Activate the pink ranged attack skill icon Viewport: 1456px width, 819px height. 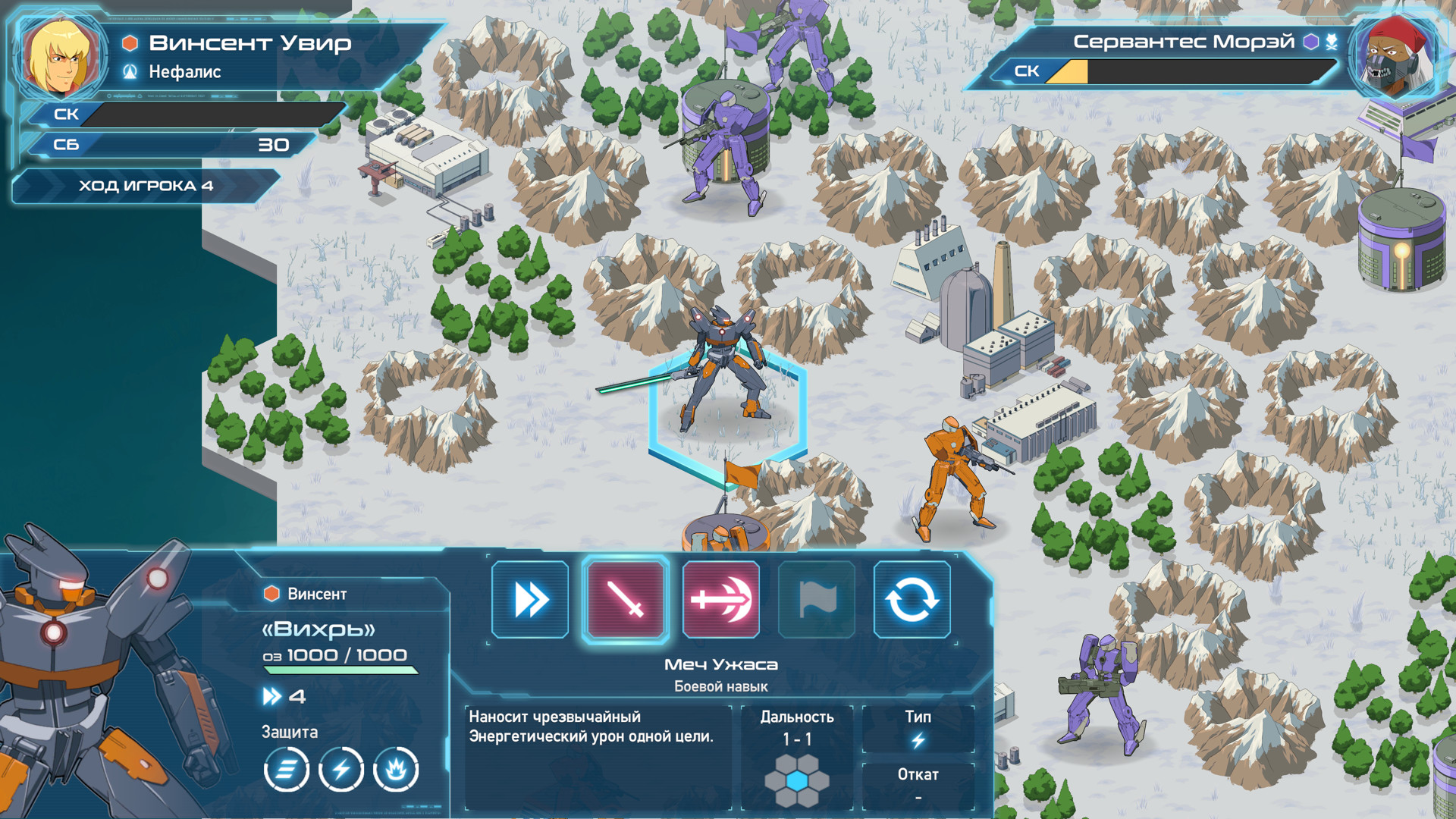tap(720, 599)
